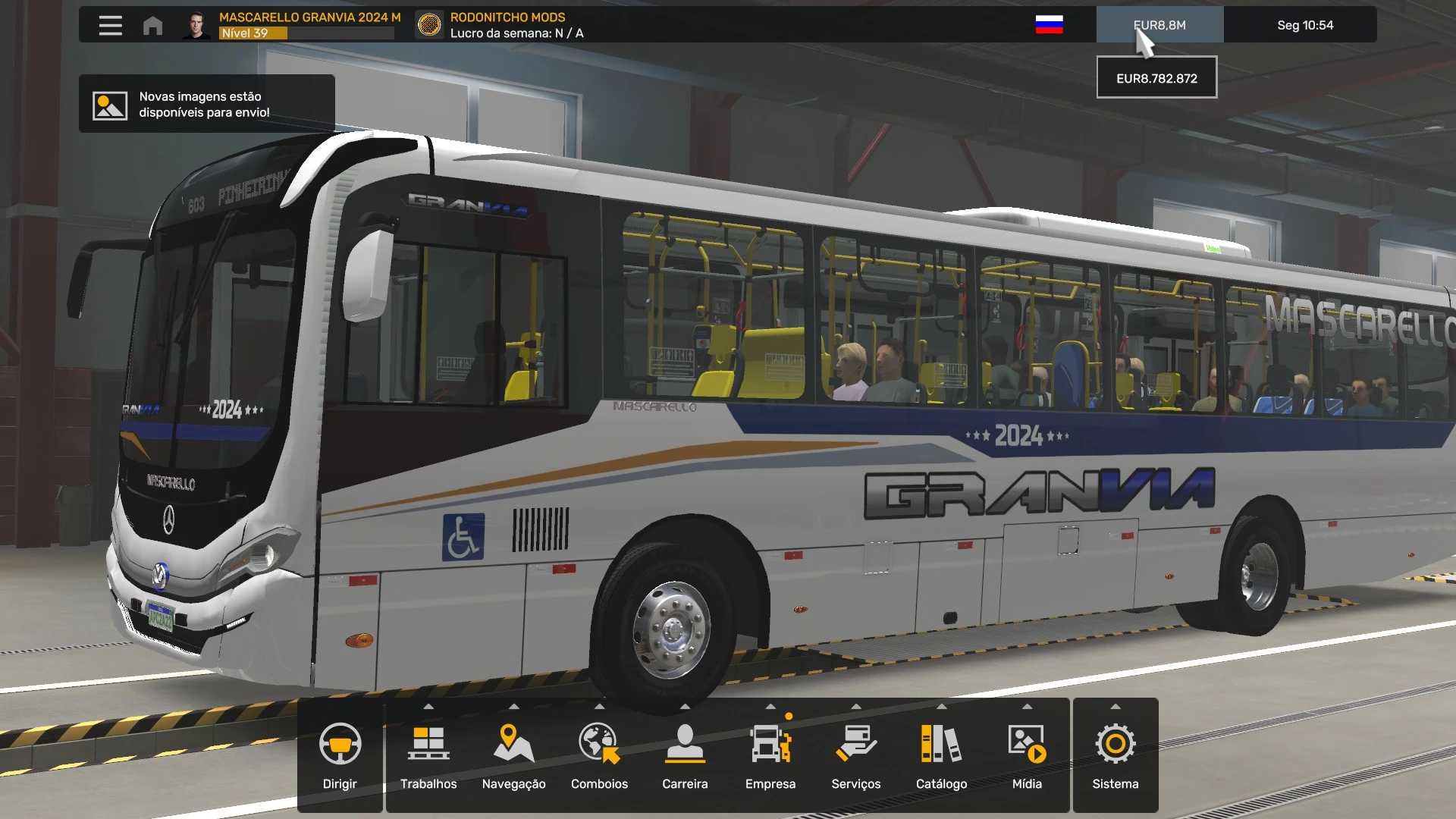This screenshot has width=1456, height=819.
Task: Open the Sistema settings menu
Action: coord(1115,755)
